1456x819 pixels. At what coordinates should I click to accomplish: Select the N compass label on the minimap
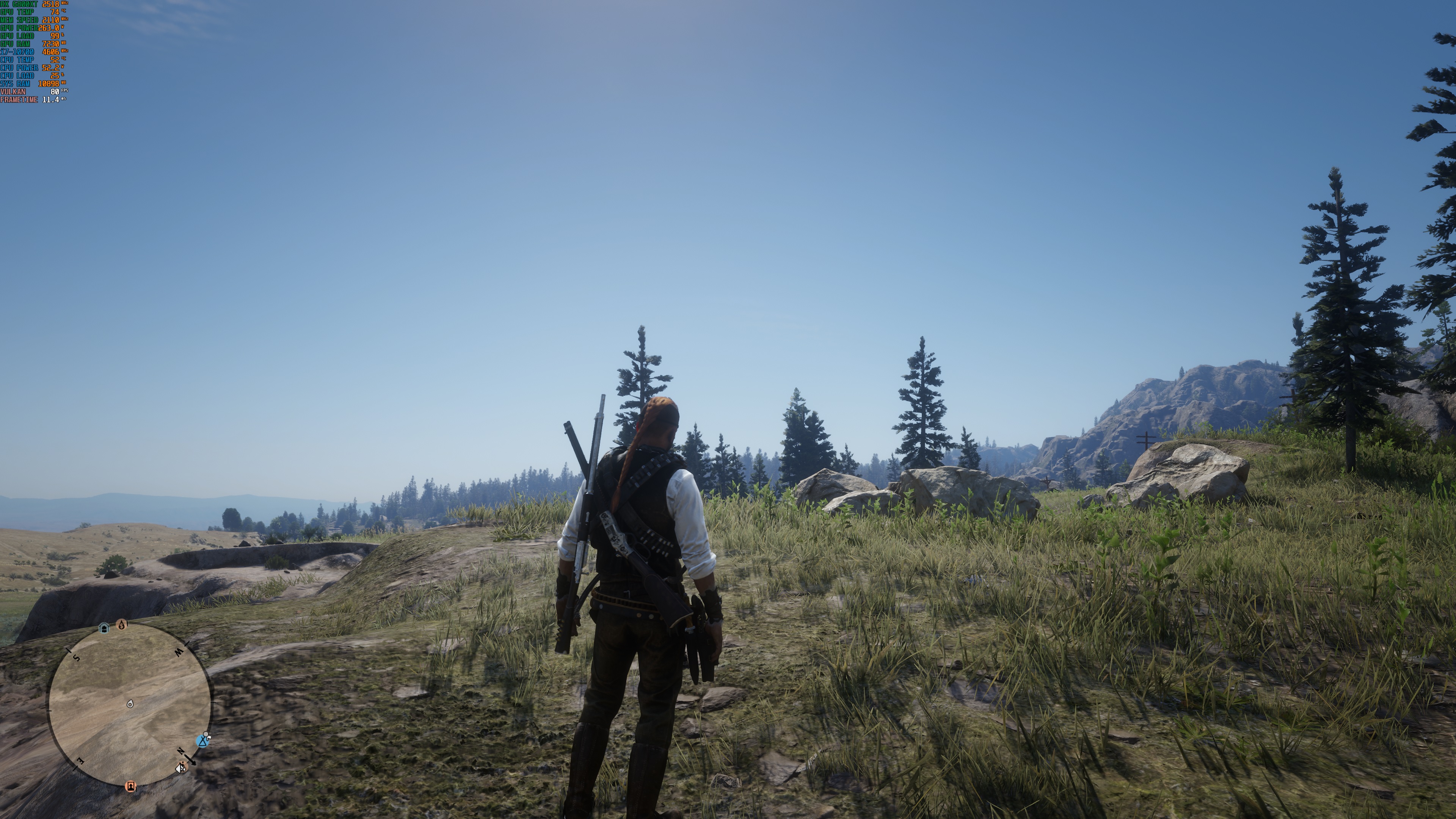181,752
